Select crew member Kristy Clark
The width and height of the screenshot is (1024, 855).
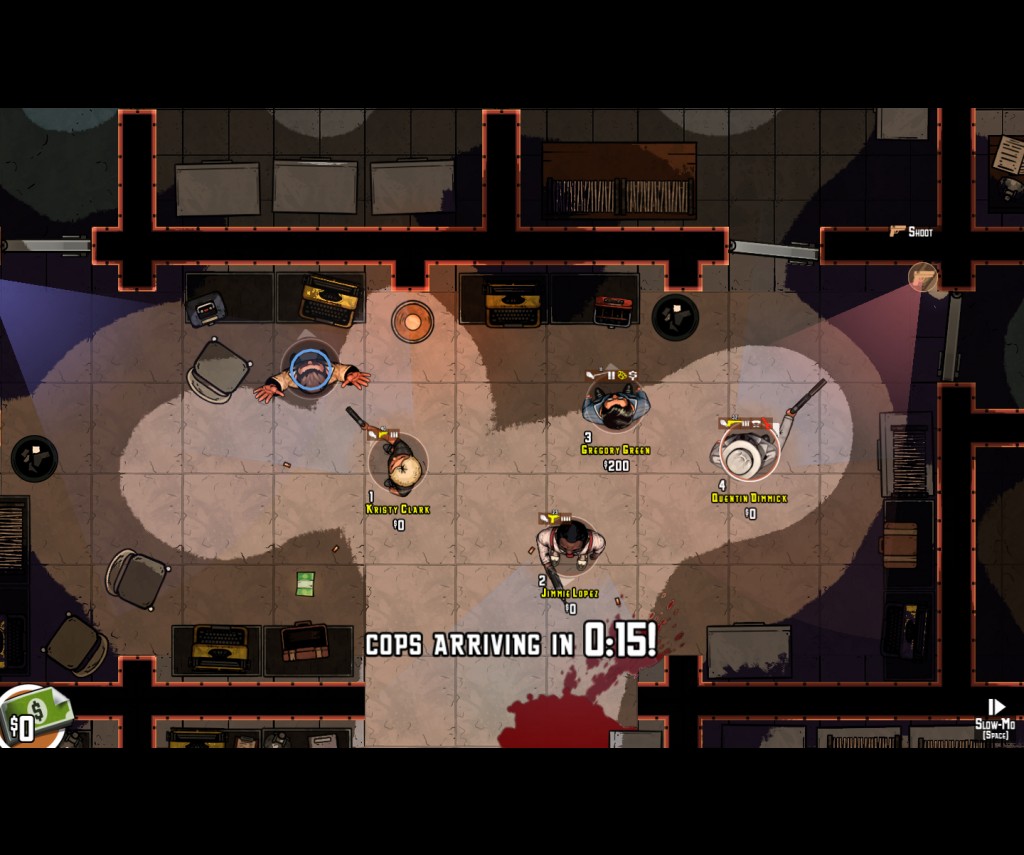399,465
